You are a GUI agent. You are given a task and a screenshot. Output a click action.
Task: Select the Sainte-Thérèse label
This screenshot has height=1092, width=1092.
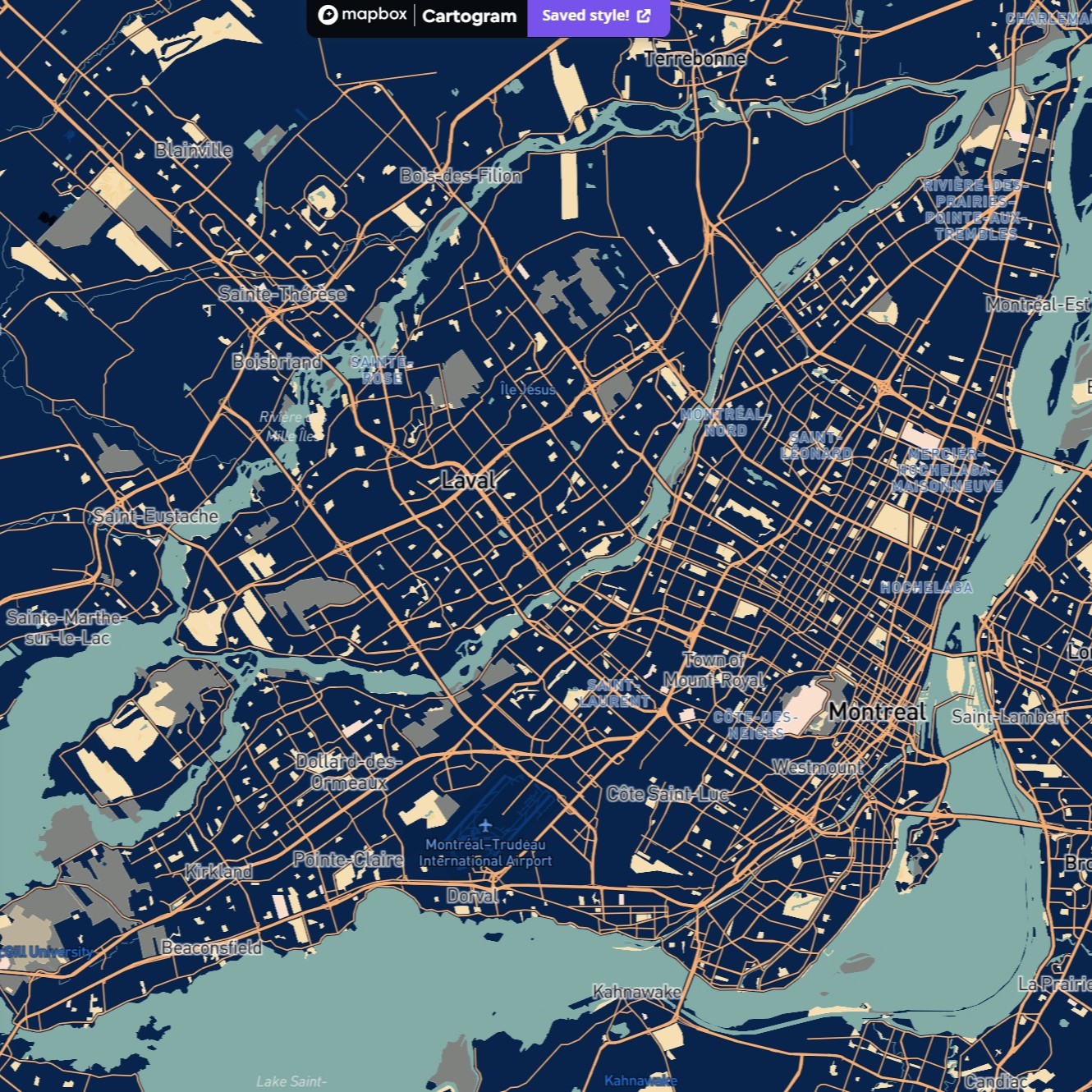tap(283, 293)
